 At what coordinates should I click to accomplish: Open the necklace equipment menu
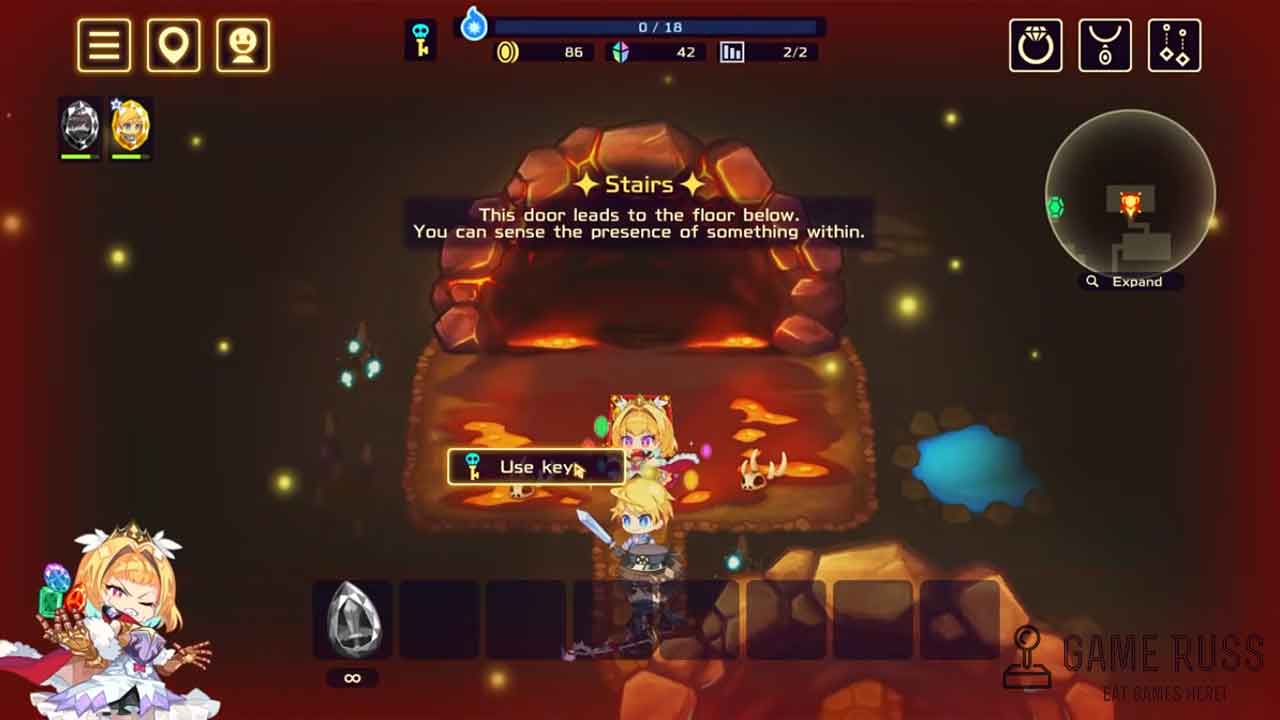point(1105,45)
